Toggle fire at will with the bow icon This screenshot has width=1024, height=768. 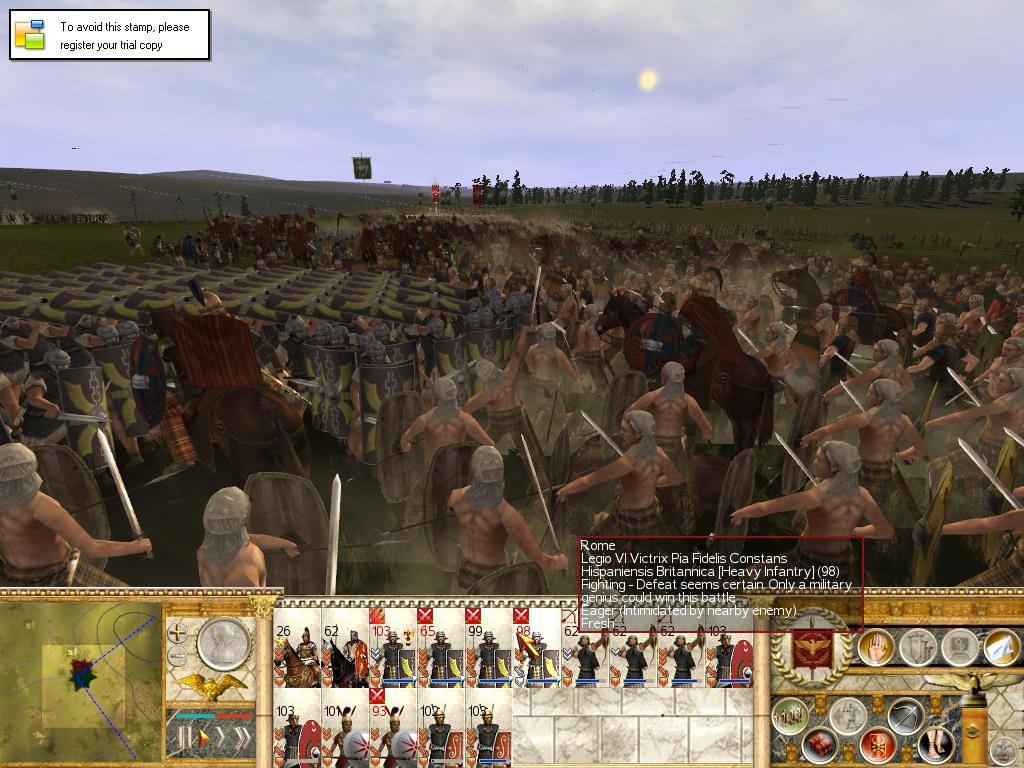tap(905, 715)
